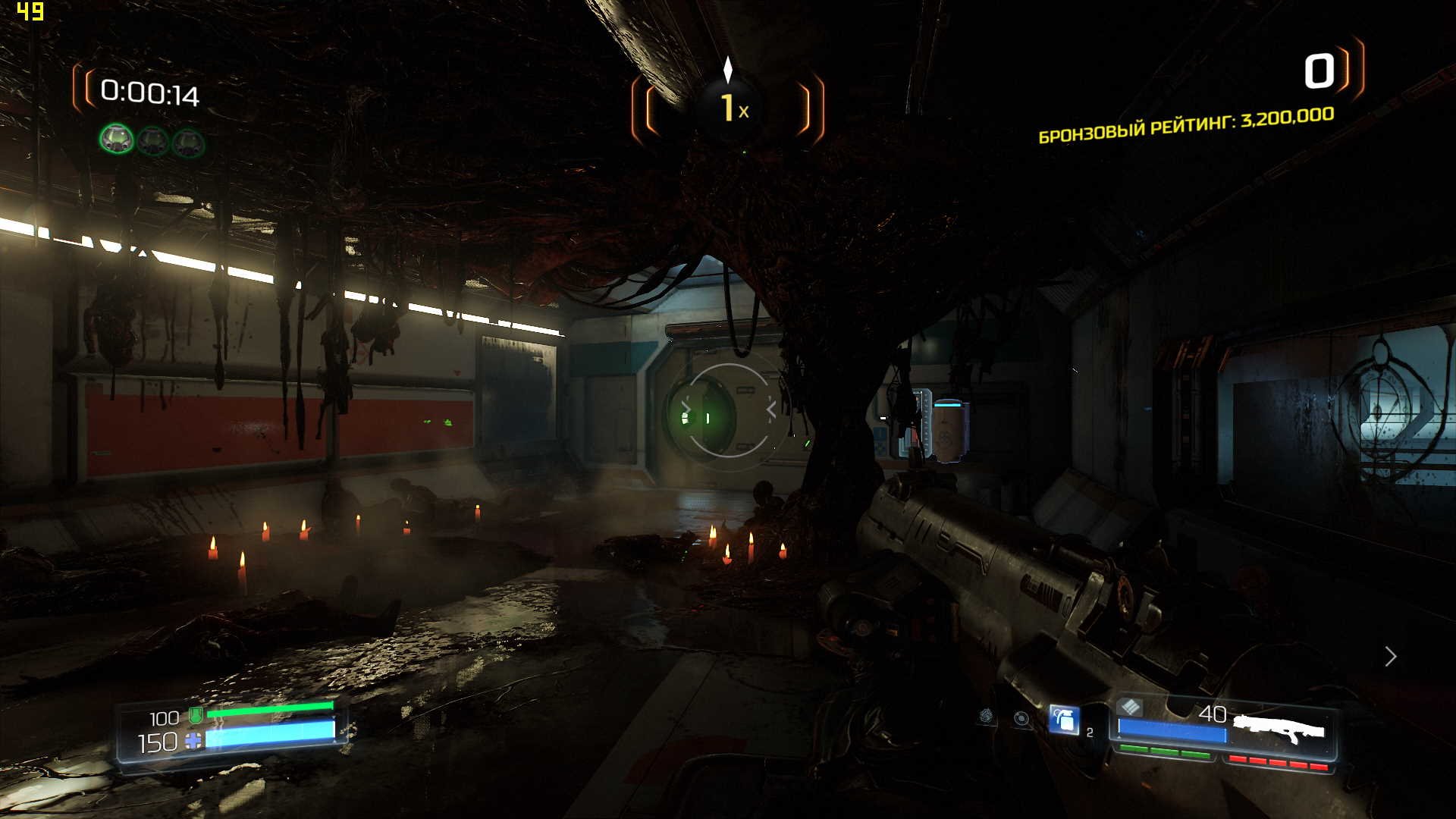Click the green armor shield icon

point(196,714)
